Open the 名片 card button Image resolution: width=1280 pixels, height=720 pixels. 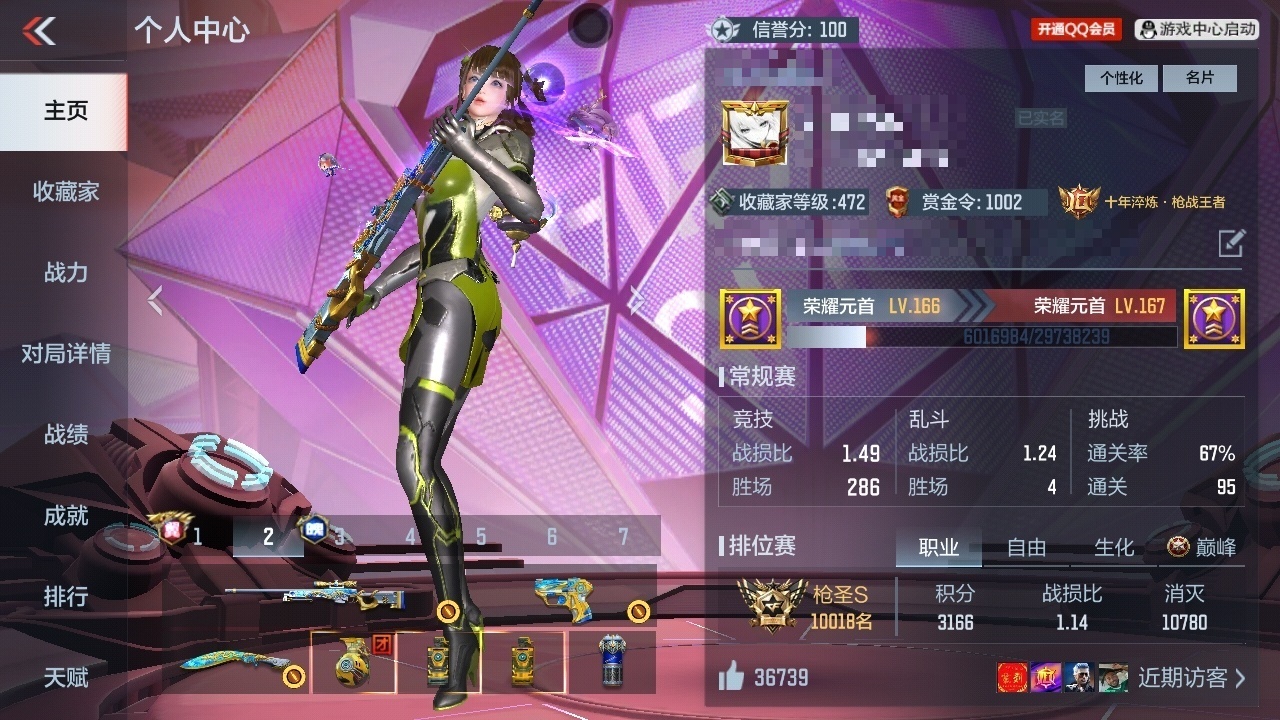(x=1200, y=78)
